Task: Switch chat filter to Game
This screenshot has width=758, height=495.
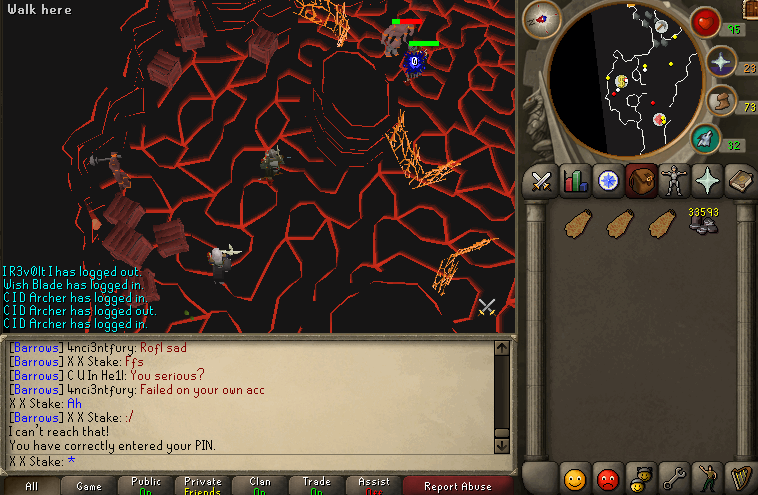Action: pos(89,486)
